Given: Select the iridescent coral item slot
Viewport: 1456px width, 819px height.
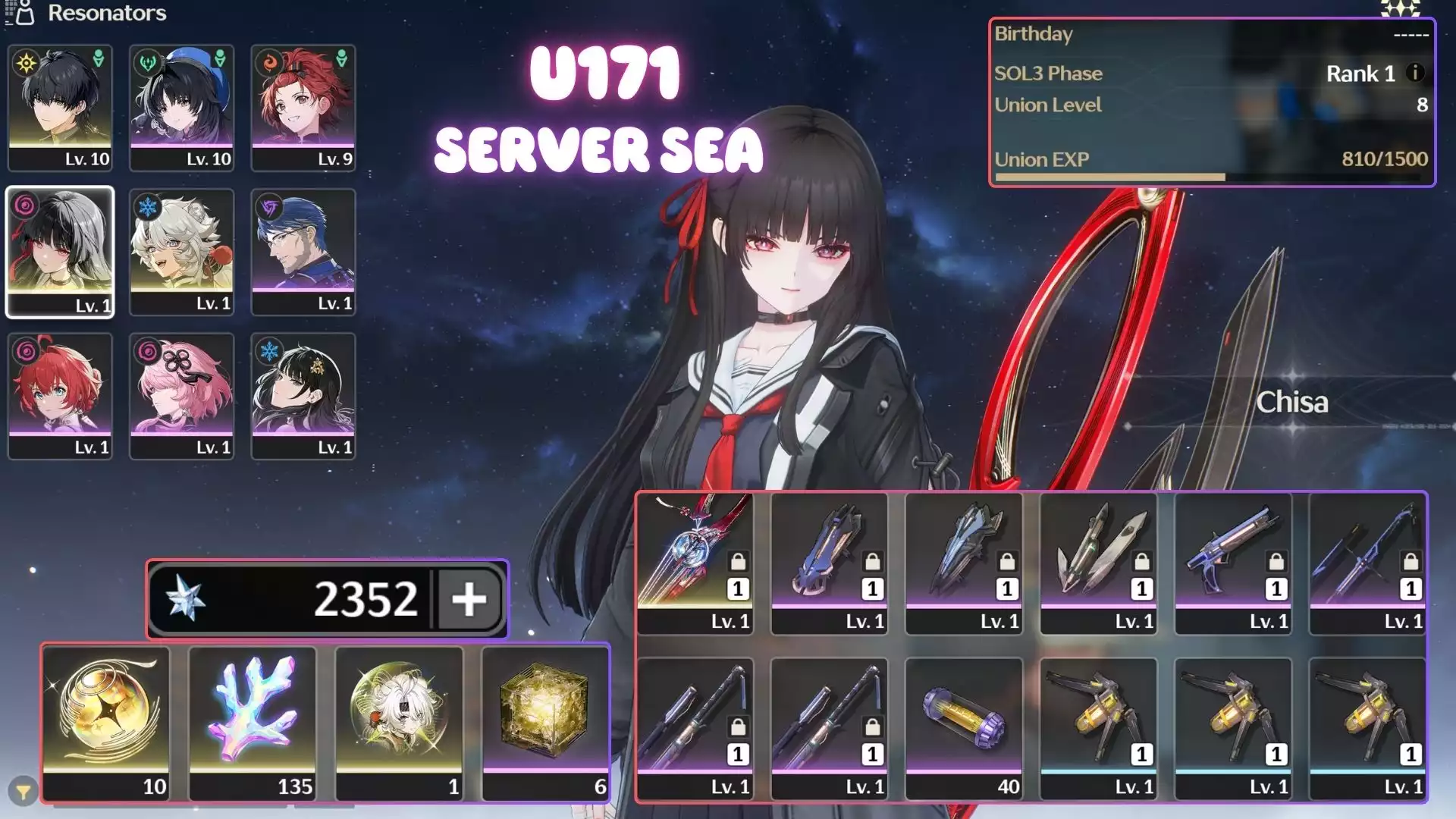Looking at the screenshot, I should (252, 723).
